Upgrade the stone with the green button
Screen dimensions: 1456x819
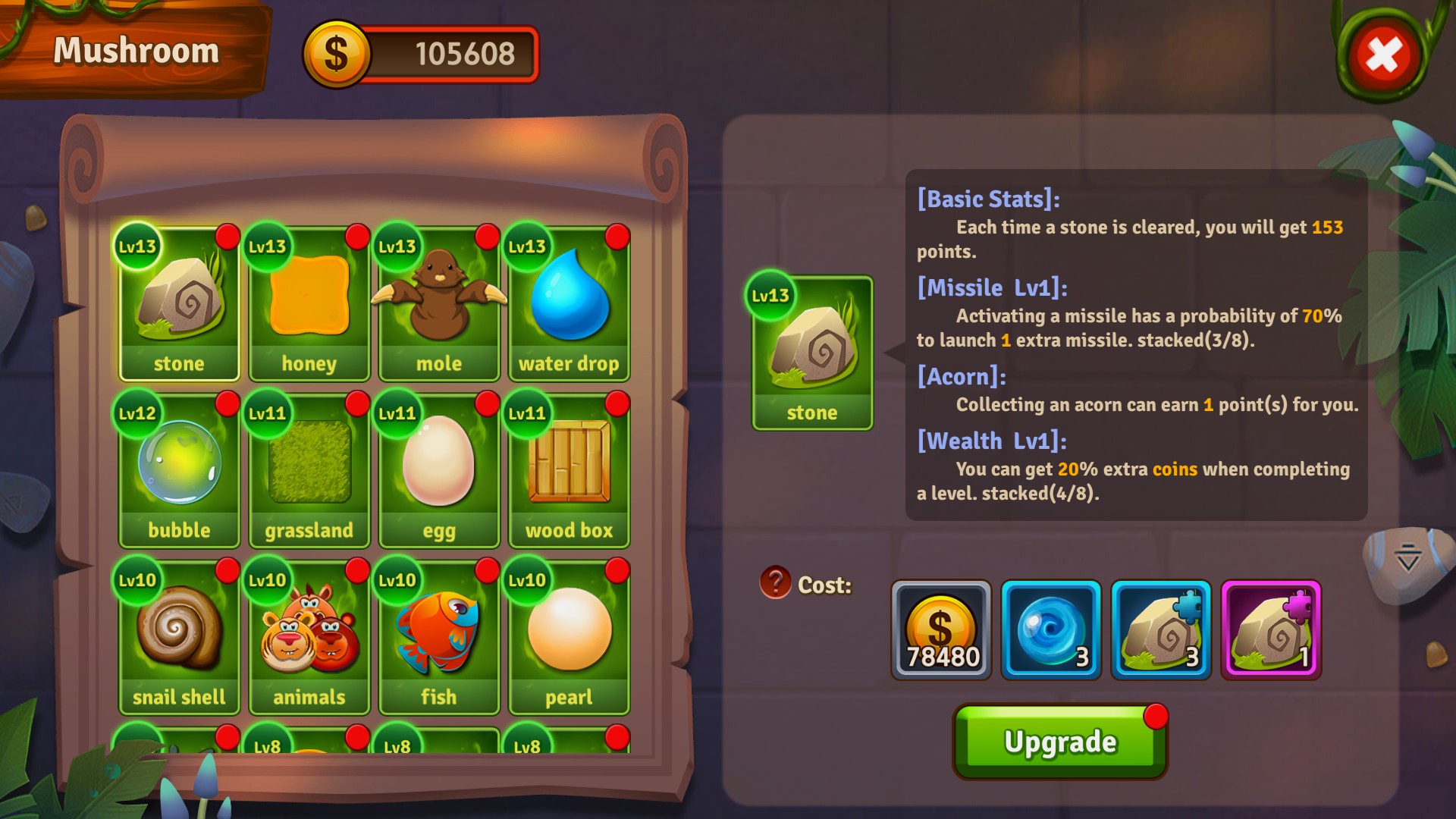tap(1059, 742)
